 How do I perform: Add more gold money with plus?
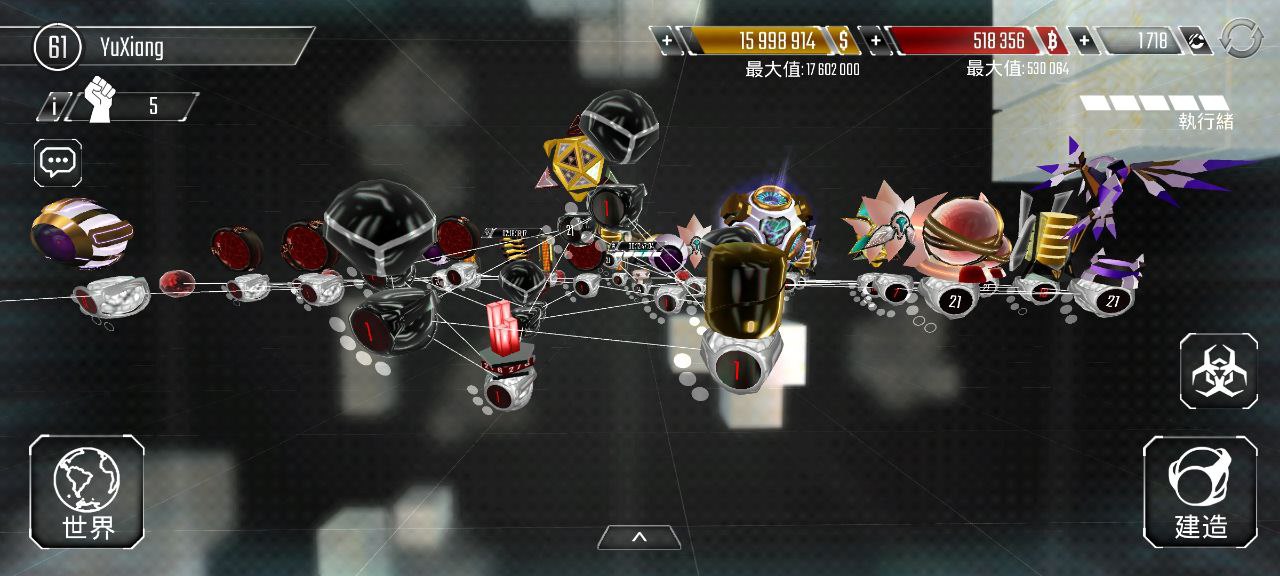click(x=667, y=41)
